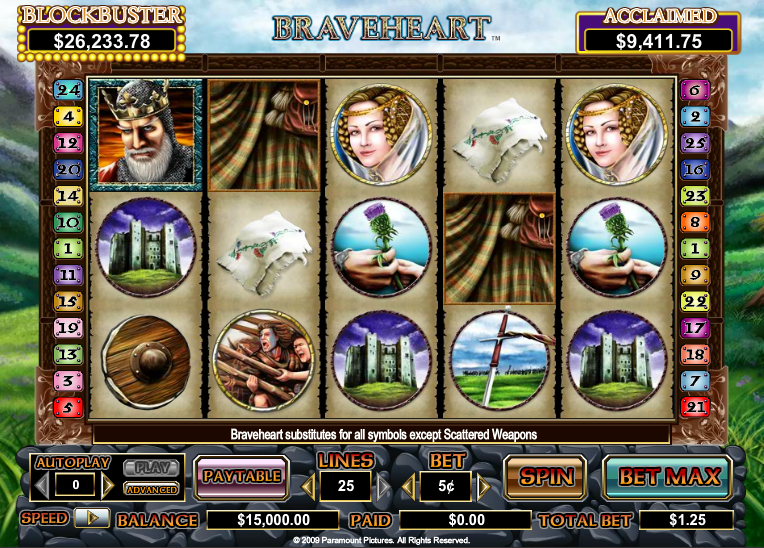Pick payline 17 marker
764x548 pixels.
click(694, 327)
